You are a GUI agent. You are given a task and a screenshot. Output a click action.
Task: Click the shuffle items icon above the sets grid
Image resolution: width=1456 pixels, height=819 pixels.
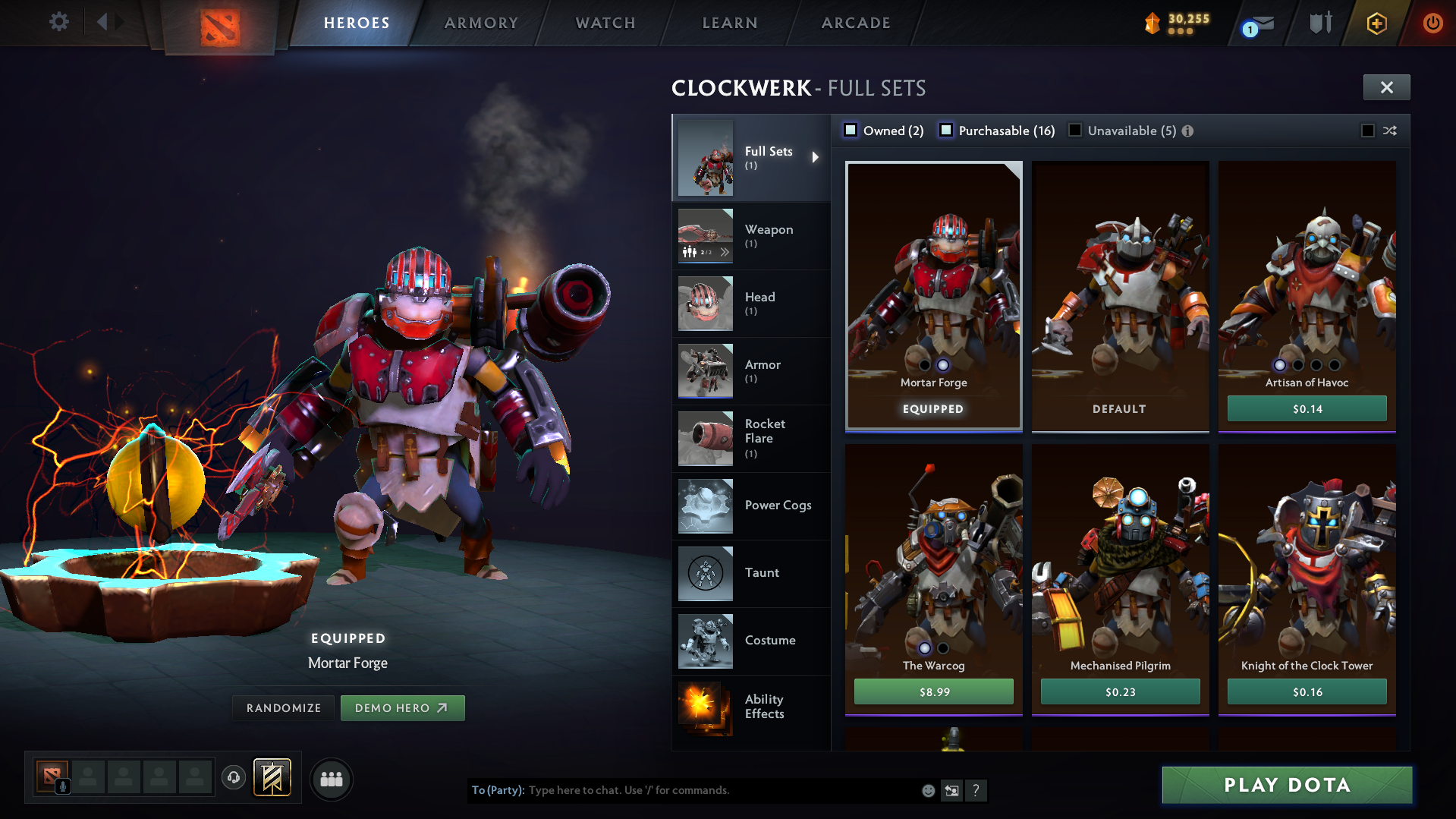(1390, 131)
